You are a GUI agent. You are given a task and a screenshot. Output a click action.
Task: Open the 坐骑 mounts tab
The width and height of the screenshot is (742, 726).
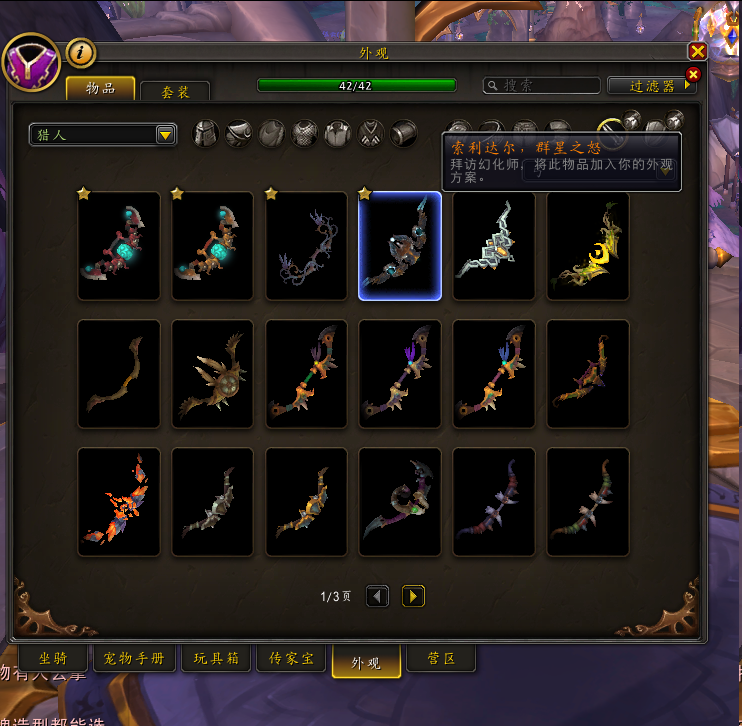52,658
